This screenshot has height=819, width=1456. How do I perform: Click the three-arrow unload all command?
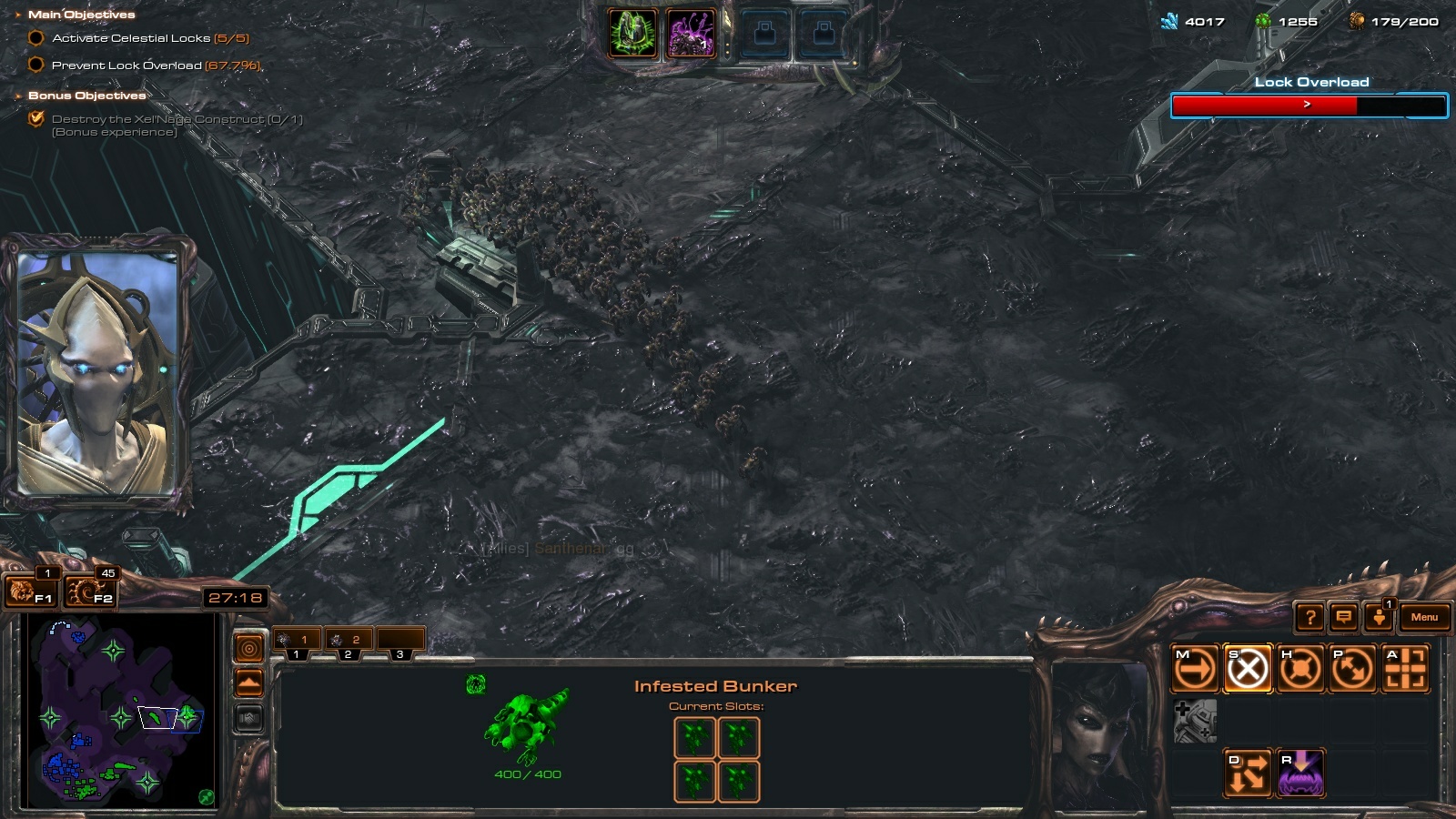pyautogui.click(x=1248, y=773)
